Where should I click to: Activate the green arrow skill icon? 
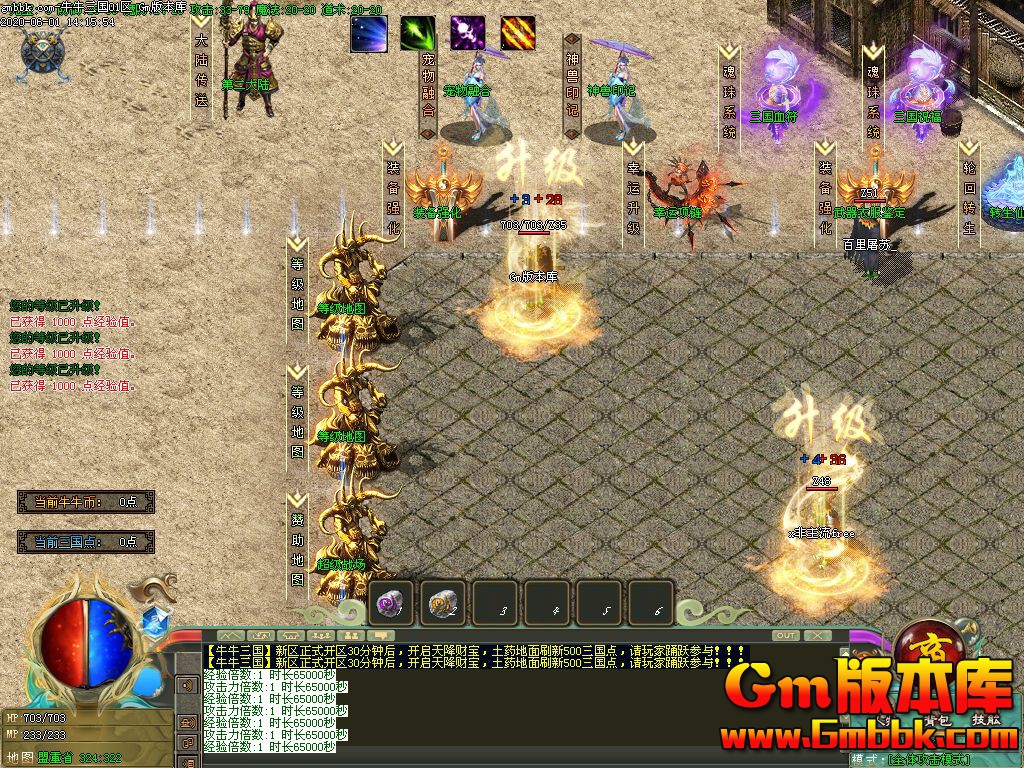[x=418, y=34]
